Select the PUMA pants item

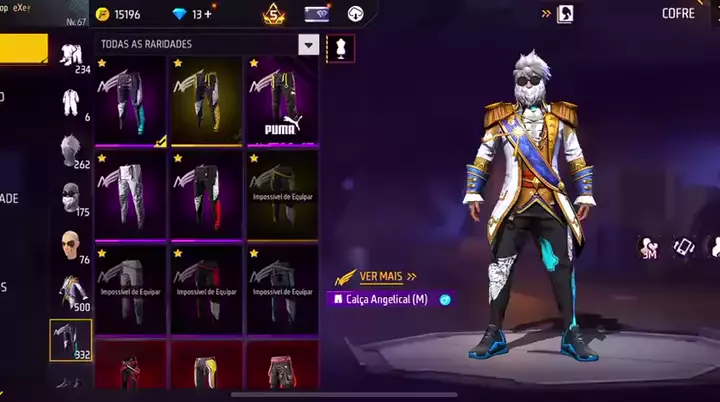click(x=282, y=100)
